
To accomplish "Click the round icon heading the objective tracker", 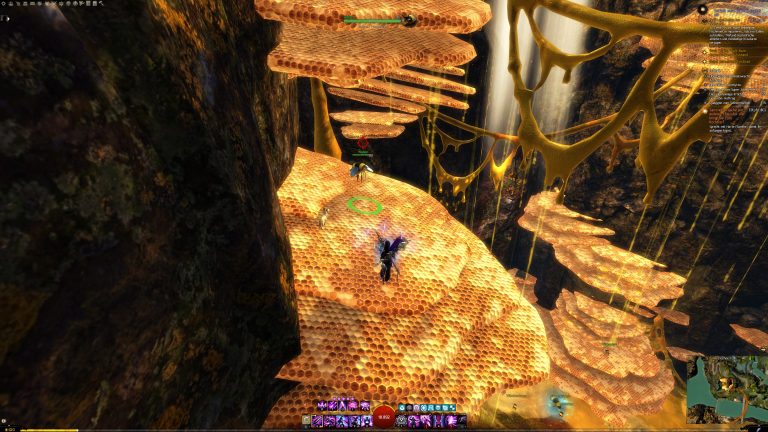I will [703, 10].
